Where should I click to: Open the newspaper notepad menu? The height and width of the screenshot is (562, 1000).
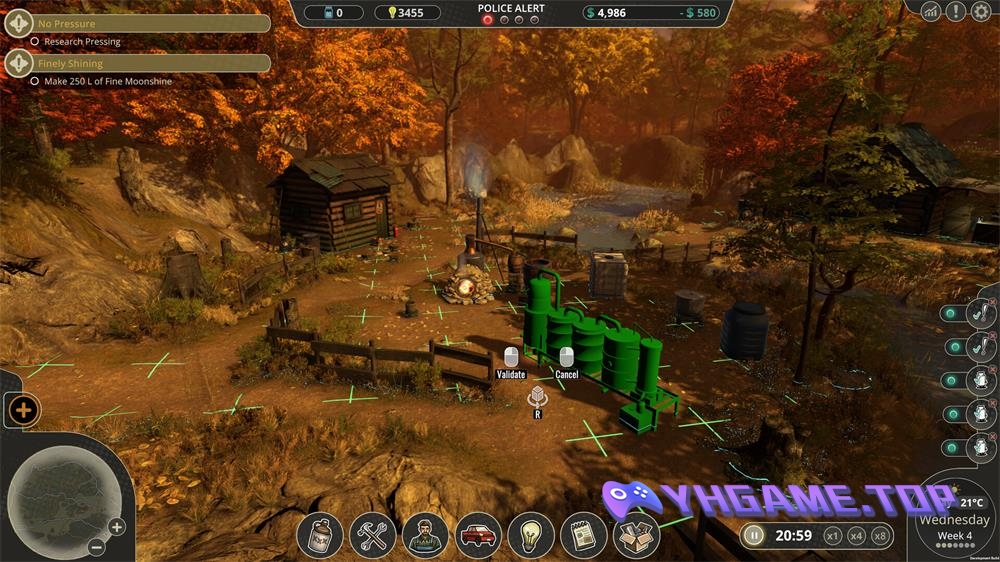coord(583,535)
